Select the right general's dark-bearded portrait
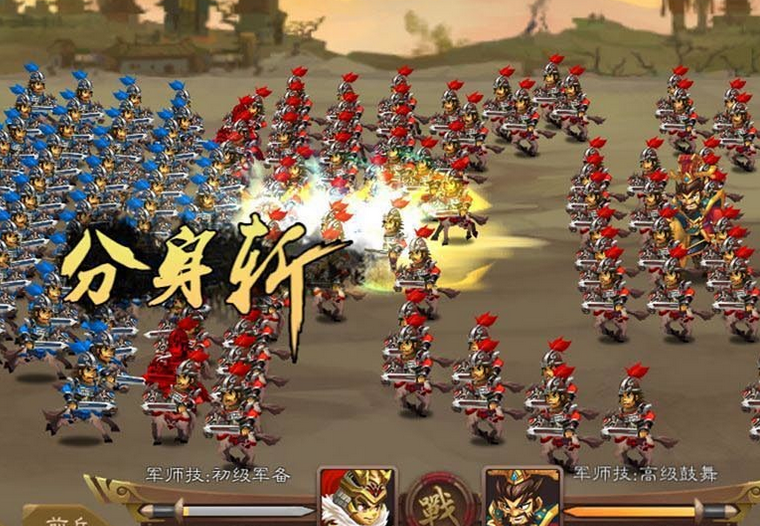 tap(521, 498)
